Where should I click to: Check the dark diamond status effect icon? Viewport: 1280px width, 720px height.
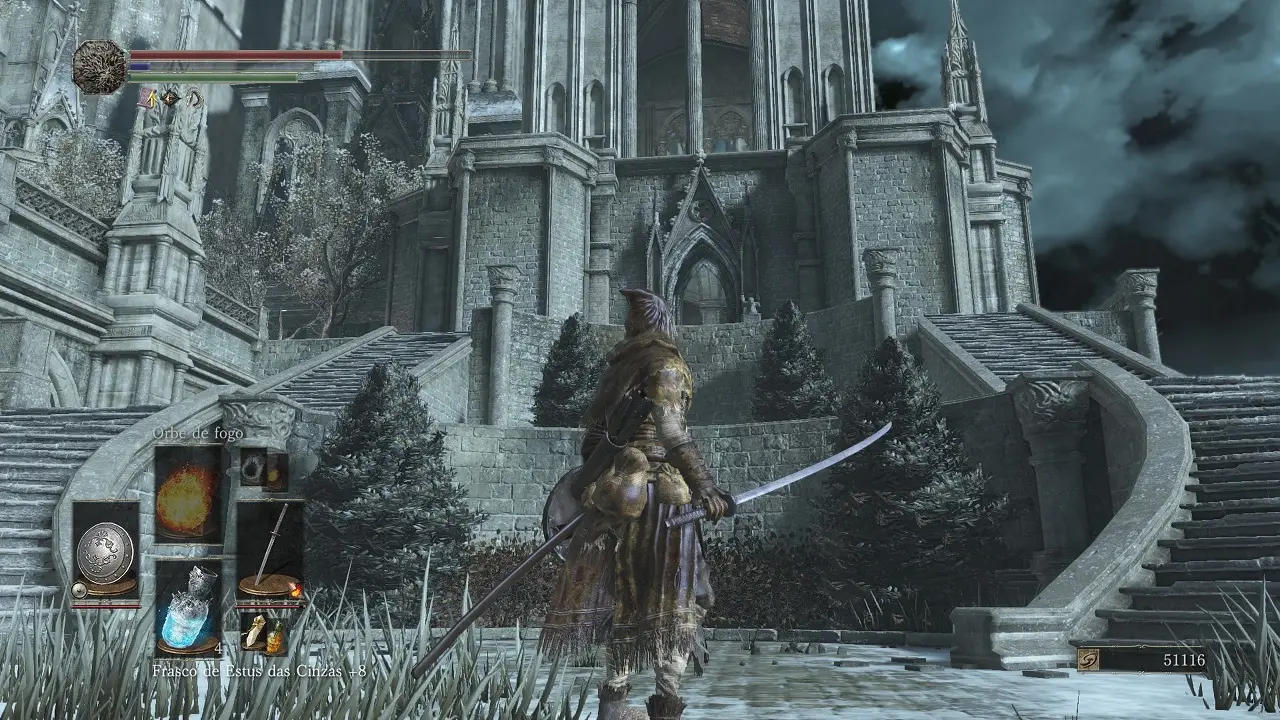click(x=170, y=97)
